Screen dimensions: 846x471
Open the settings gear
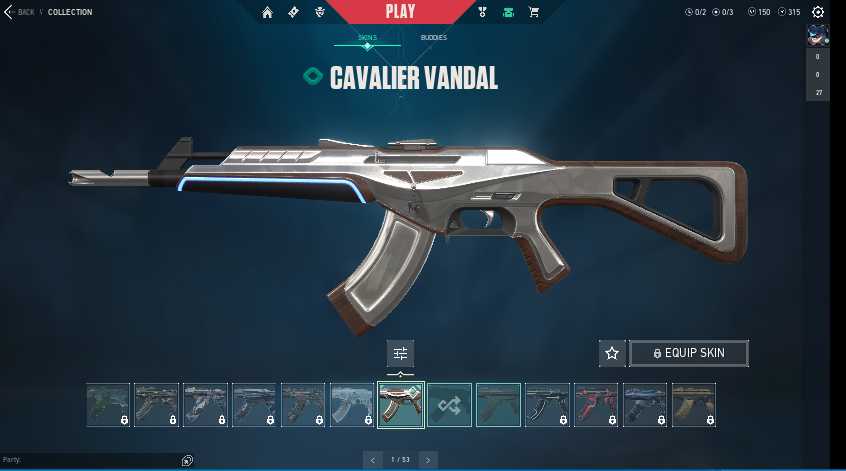(818, 12)
